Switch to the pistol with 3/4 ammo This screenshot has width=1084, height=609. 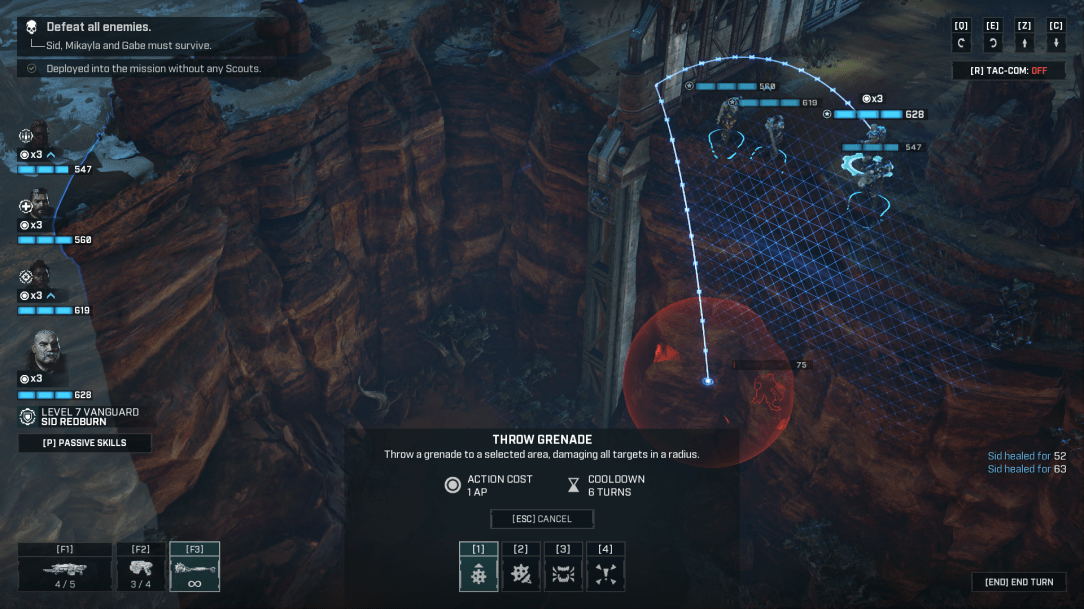[x=140, y=568]
